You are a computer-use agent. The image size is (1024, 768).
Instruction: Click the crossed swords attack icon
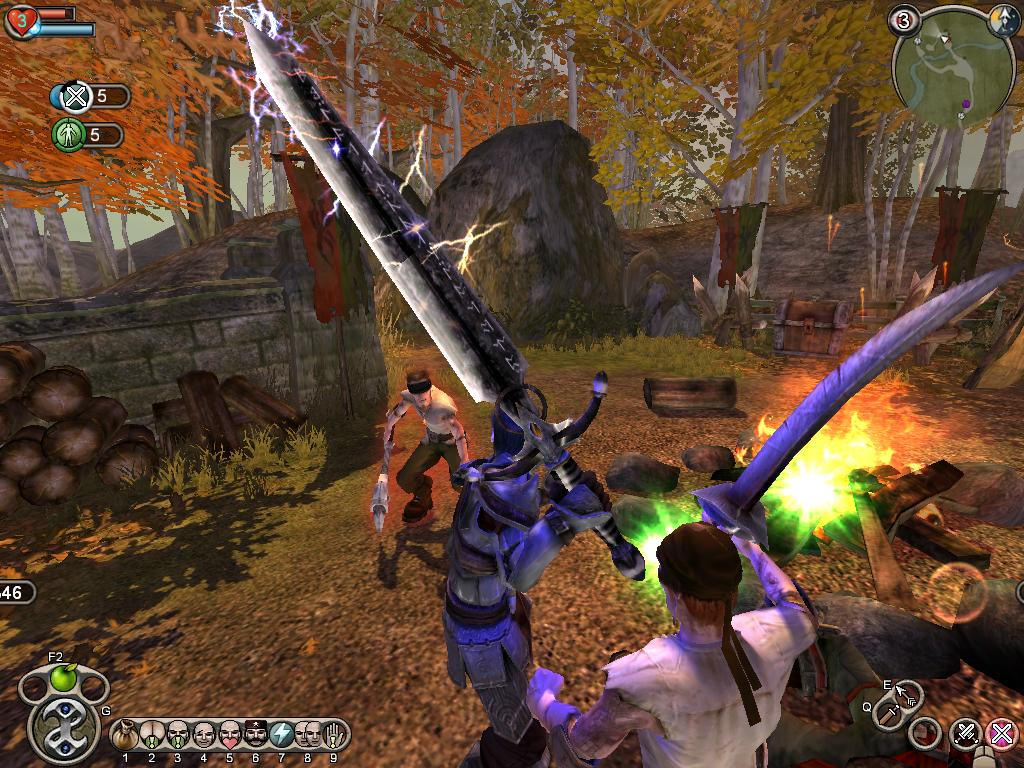(x=965, y=735)
